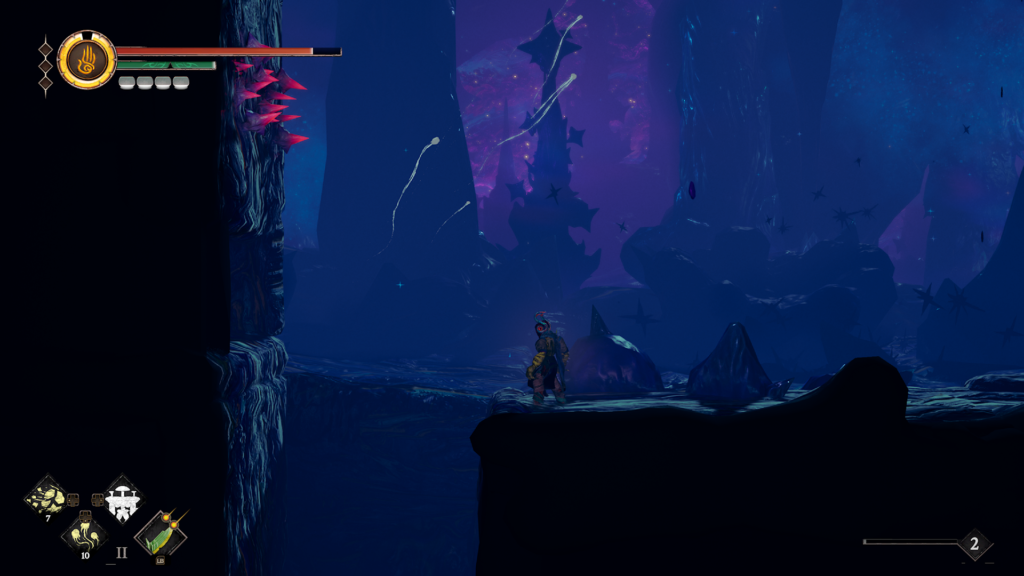Select the green blade weapon slot
The width and height of the screenshot is (1024, 576).
160,535
